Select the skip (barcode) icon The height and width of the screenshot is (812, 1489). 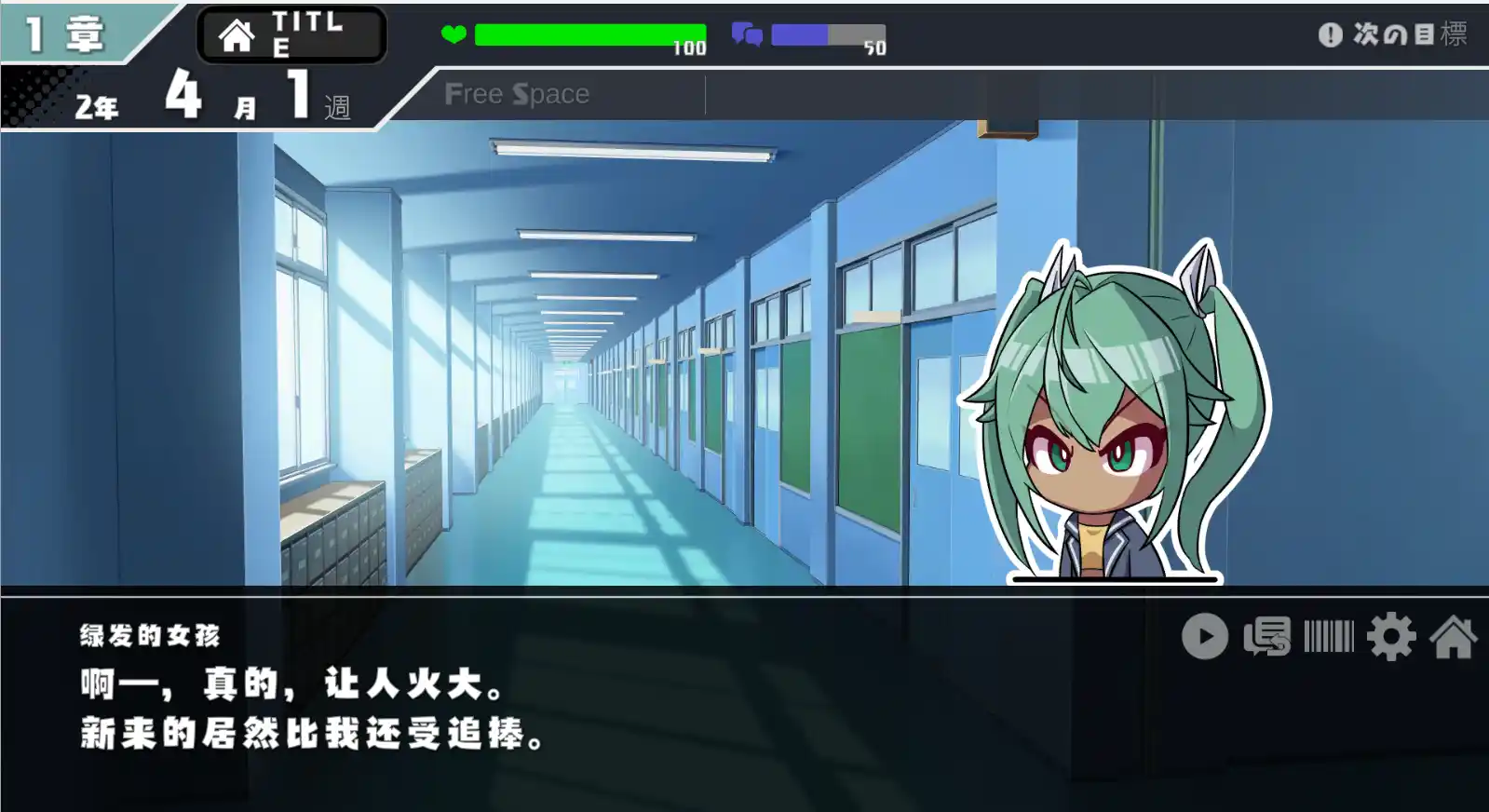tap(1329, 638)
